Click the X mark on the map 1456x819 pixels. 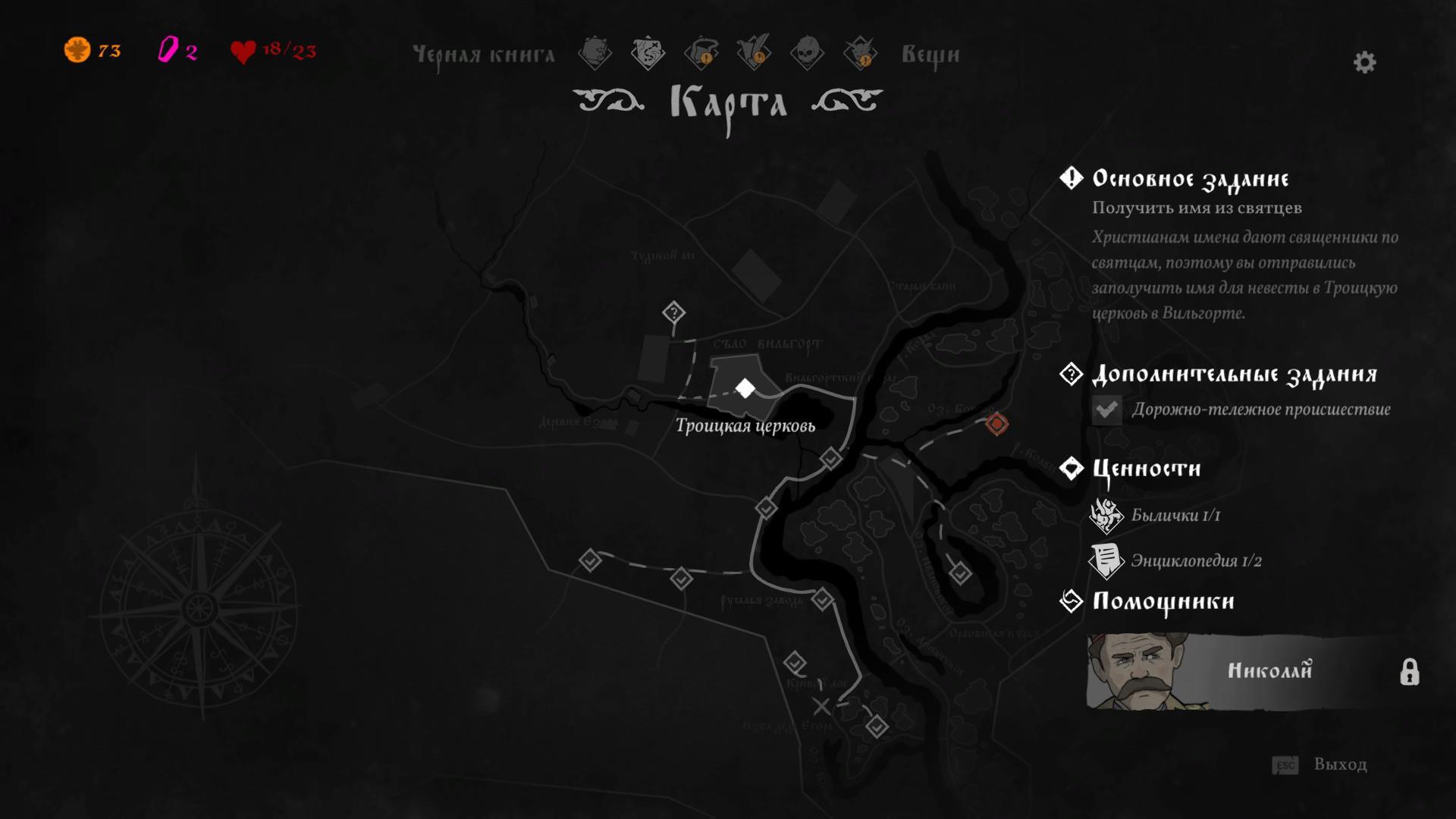click(821, 707)
